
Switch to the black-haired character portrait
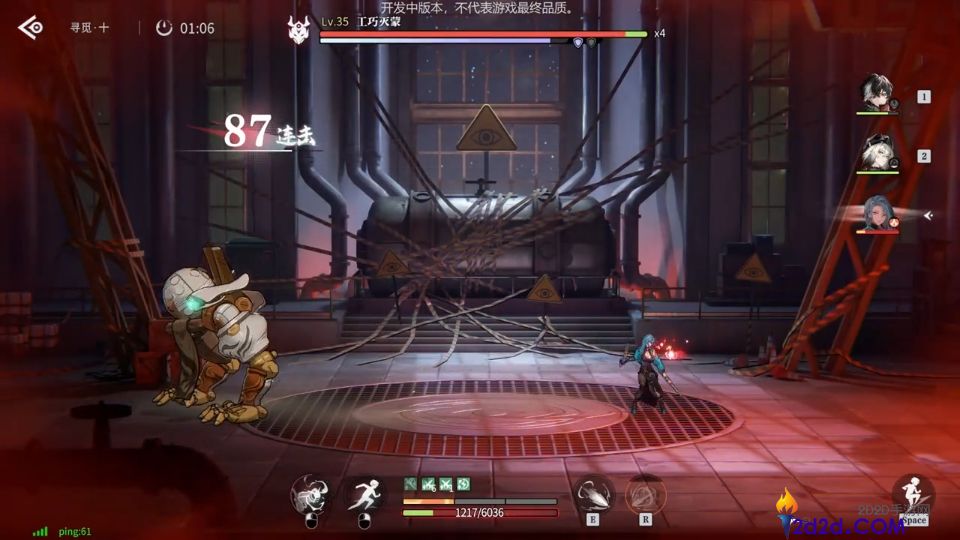877,94
